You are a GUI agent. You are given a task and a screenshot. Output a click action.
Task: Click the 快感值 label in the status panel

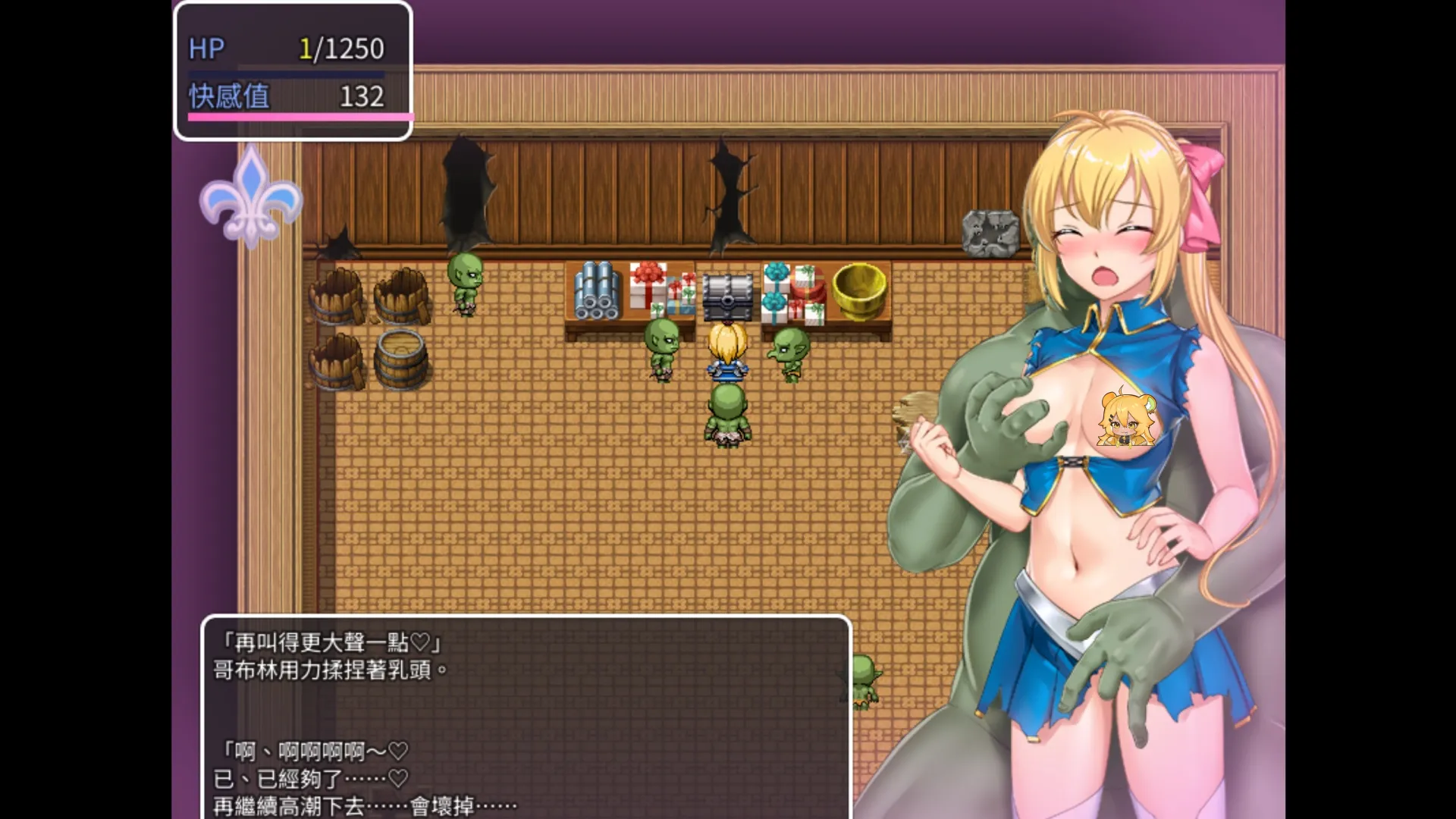(x=230, y=97)
